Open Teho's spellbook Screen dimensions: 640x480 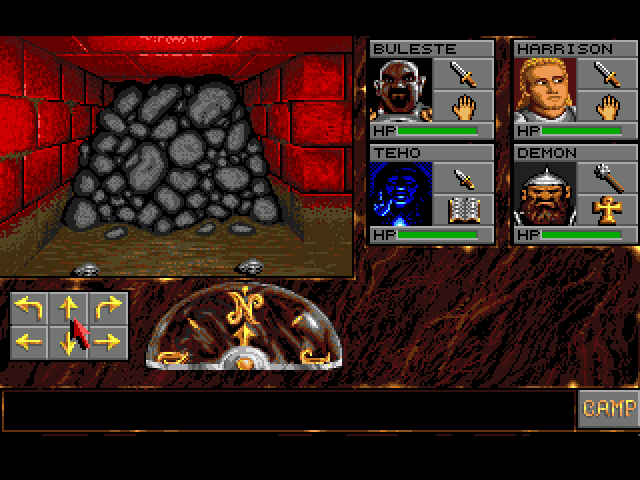[x=461, y=210]
